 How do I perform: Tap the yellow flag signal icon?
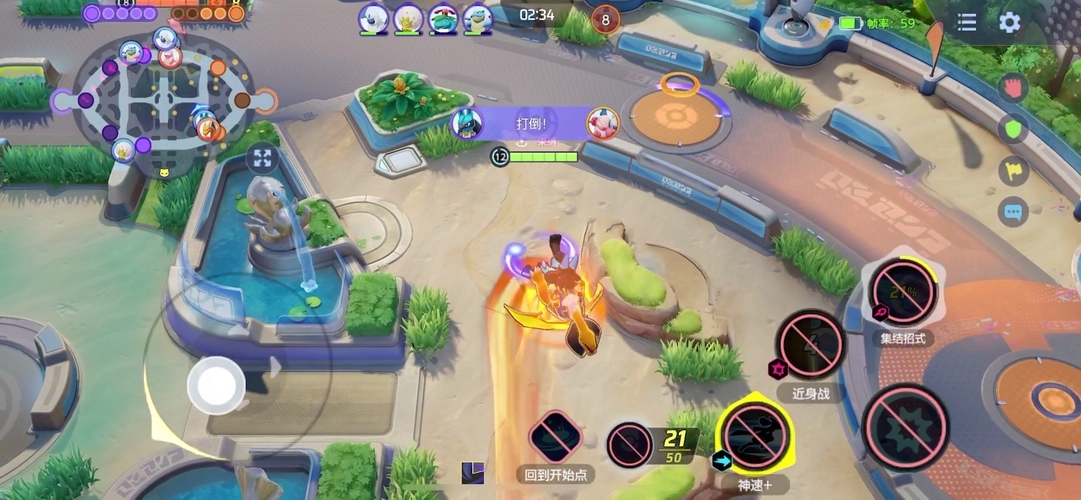click(1014, 171)
